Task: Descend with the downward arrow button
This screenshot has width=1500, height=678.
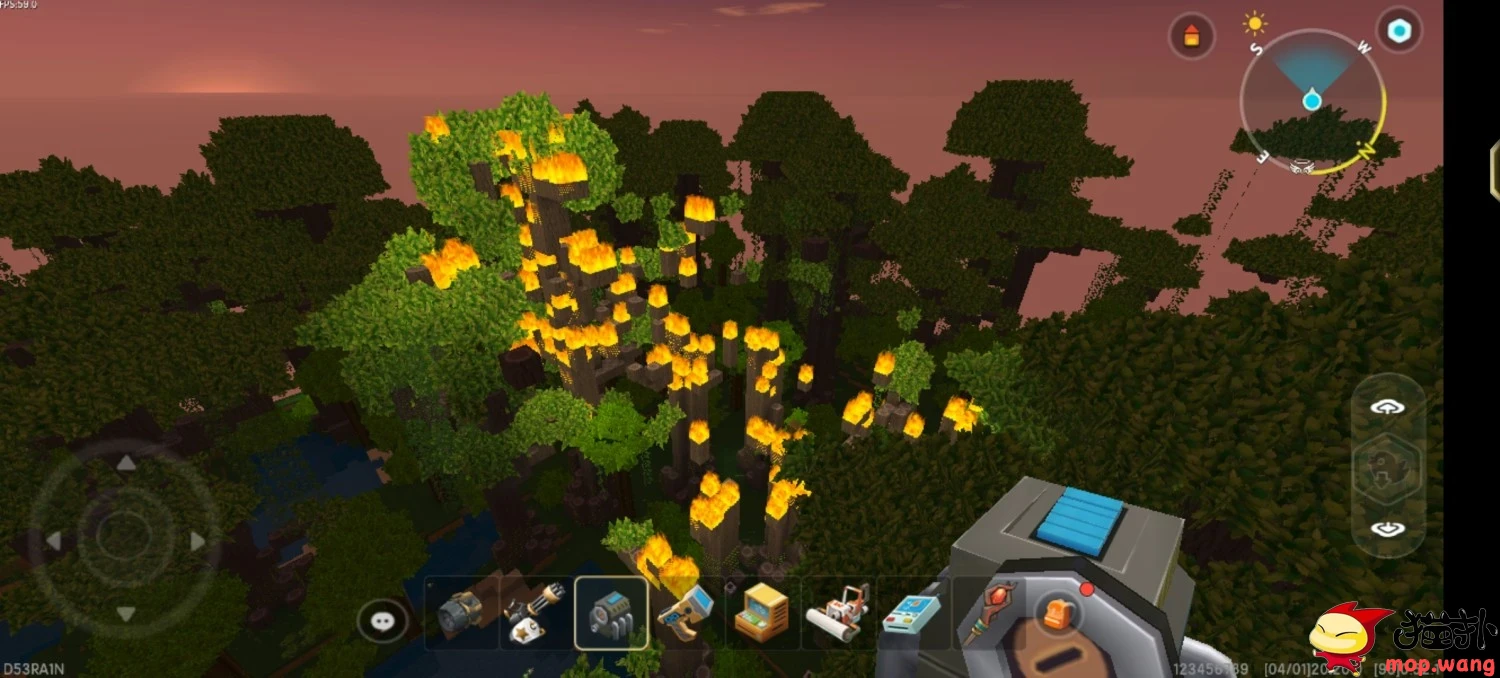Action: point(1388,529)
